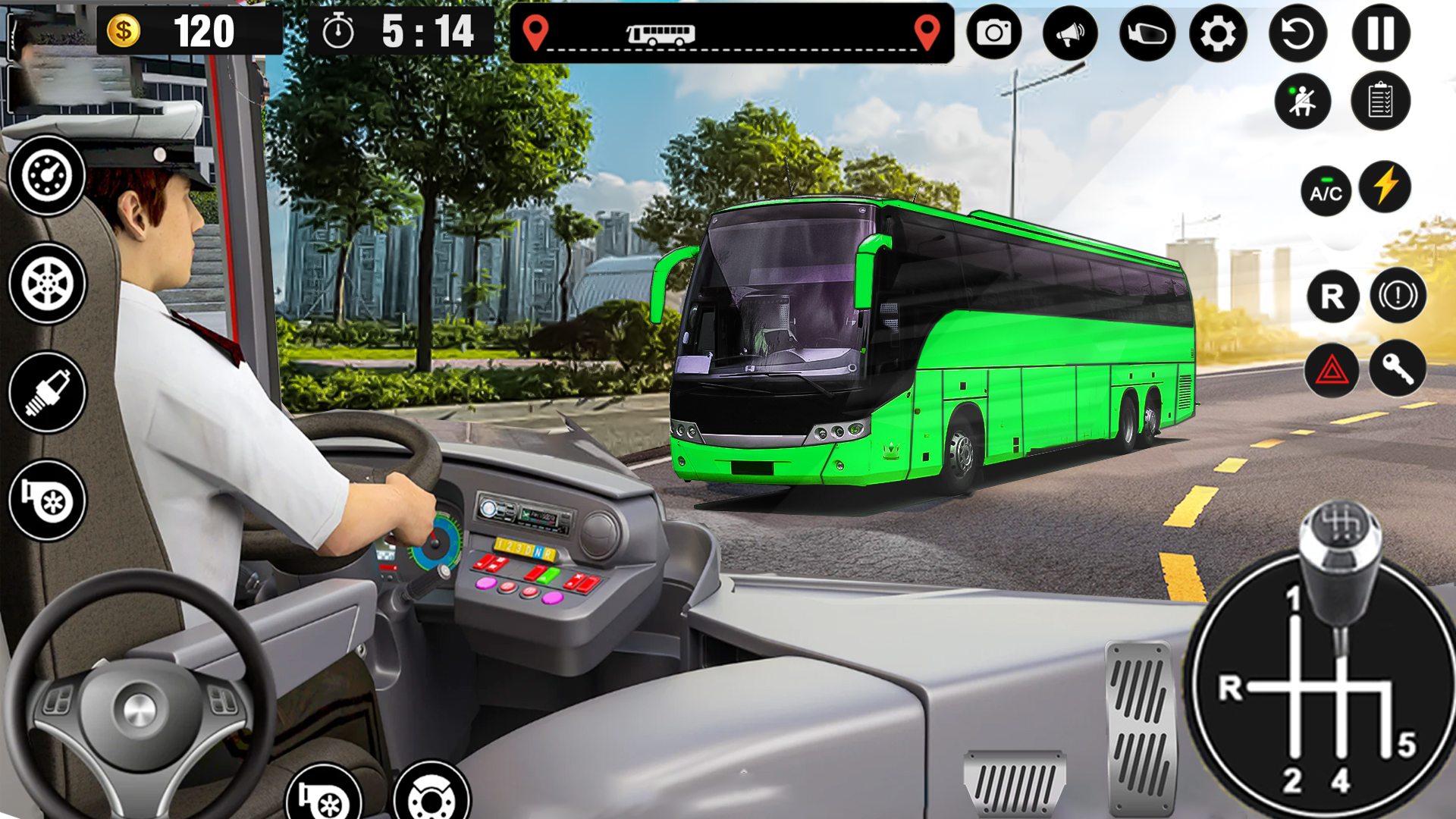The width and height of the screenshot is (1456, 819).
Task: Tap the round R button
Action: click(x=1332, y=296)
